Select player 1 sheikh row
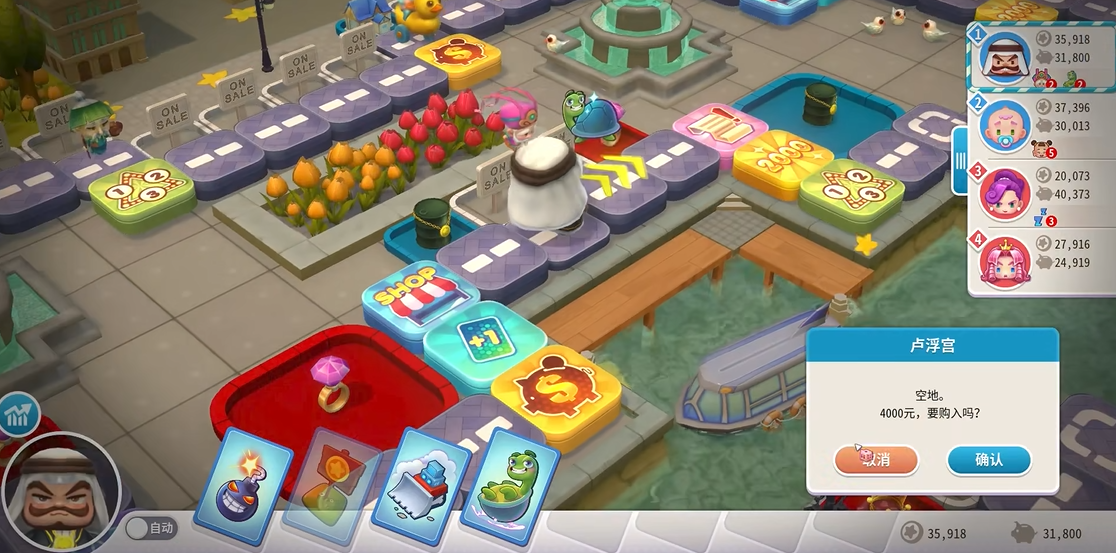Viewport: 1116px width, 553px height. 1040,57
